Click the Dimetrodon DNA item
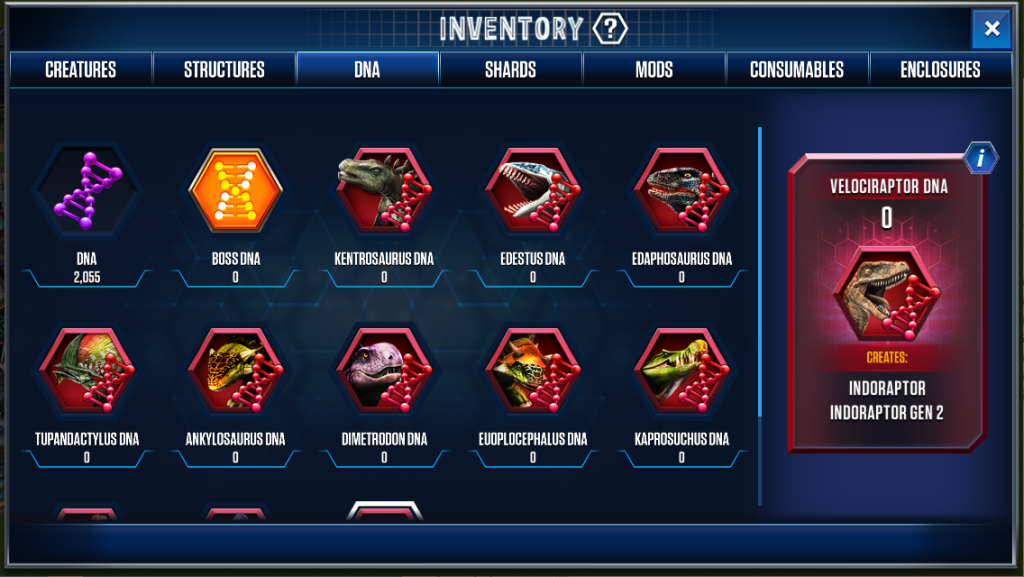This screenshot has width=1024, height=577. (384, 371)
